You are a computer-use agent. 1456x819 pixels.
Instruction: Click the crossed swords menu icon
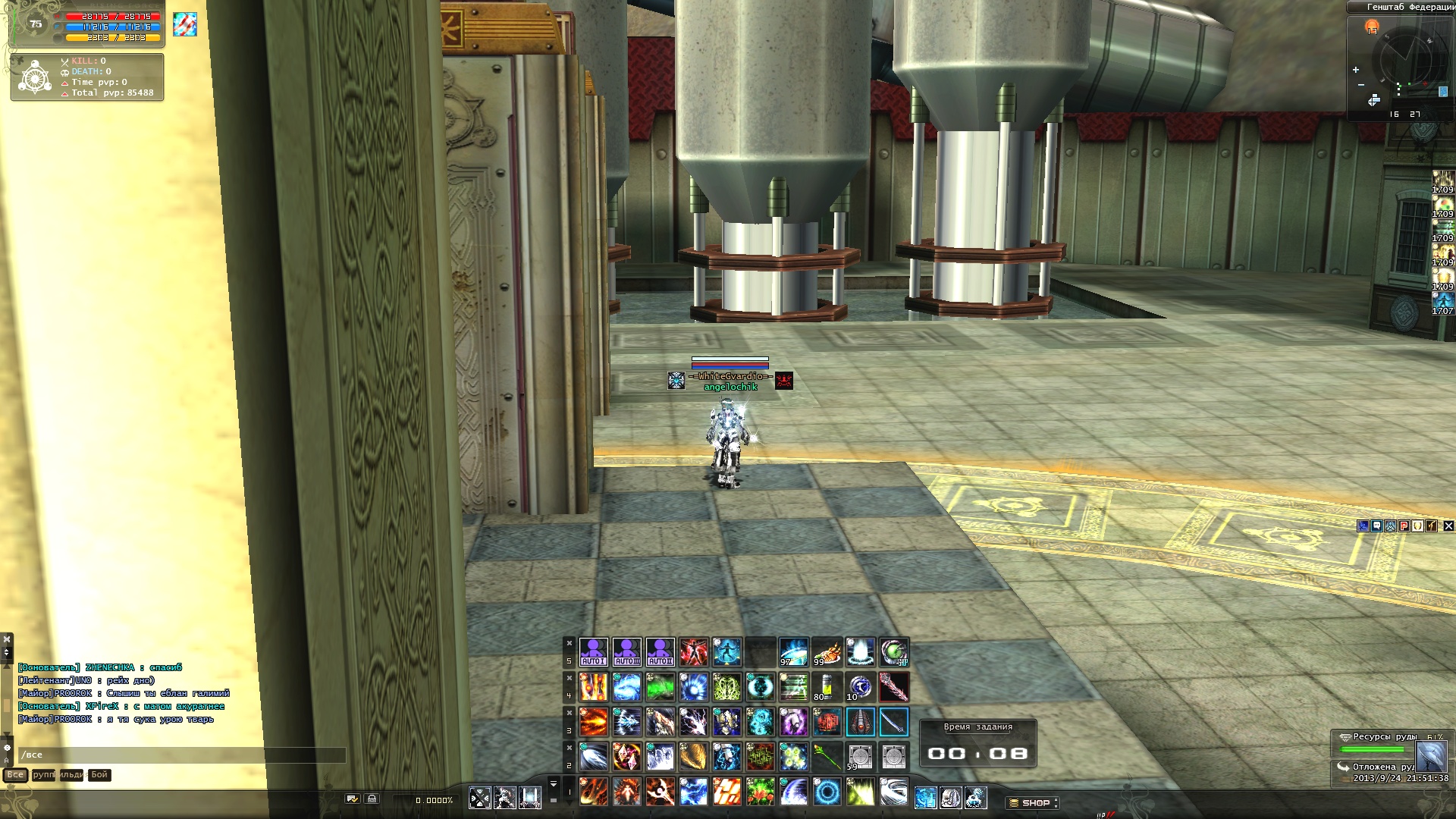point(479,798)
